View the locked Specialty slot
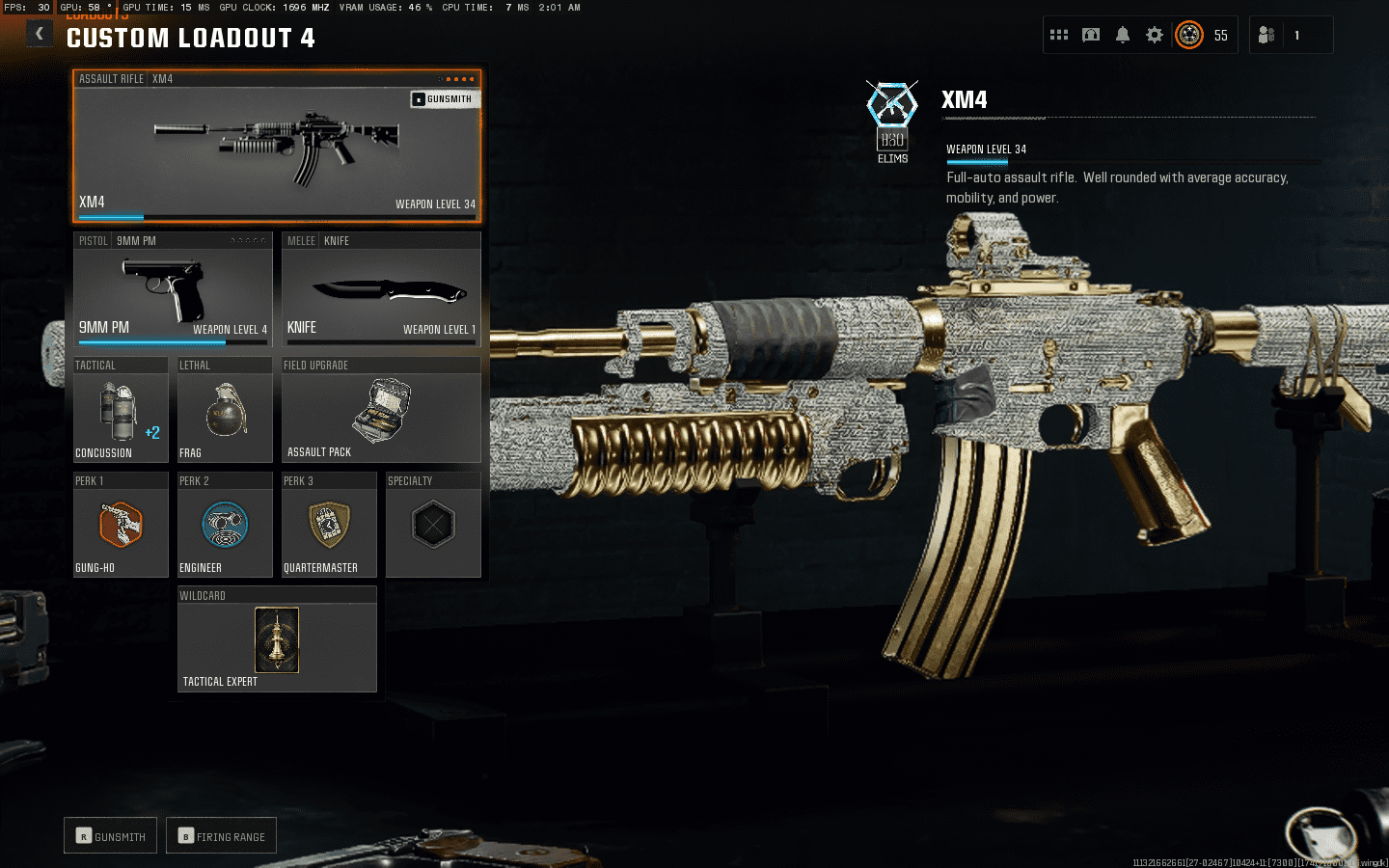Image resolution: width=1389 pixels, height=868 pixels. (433, 526)
